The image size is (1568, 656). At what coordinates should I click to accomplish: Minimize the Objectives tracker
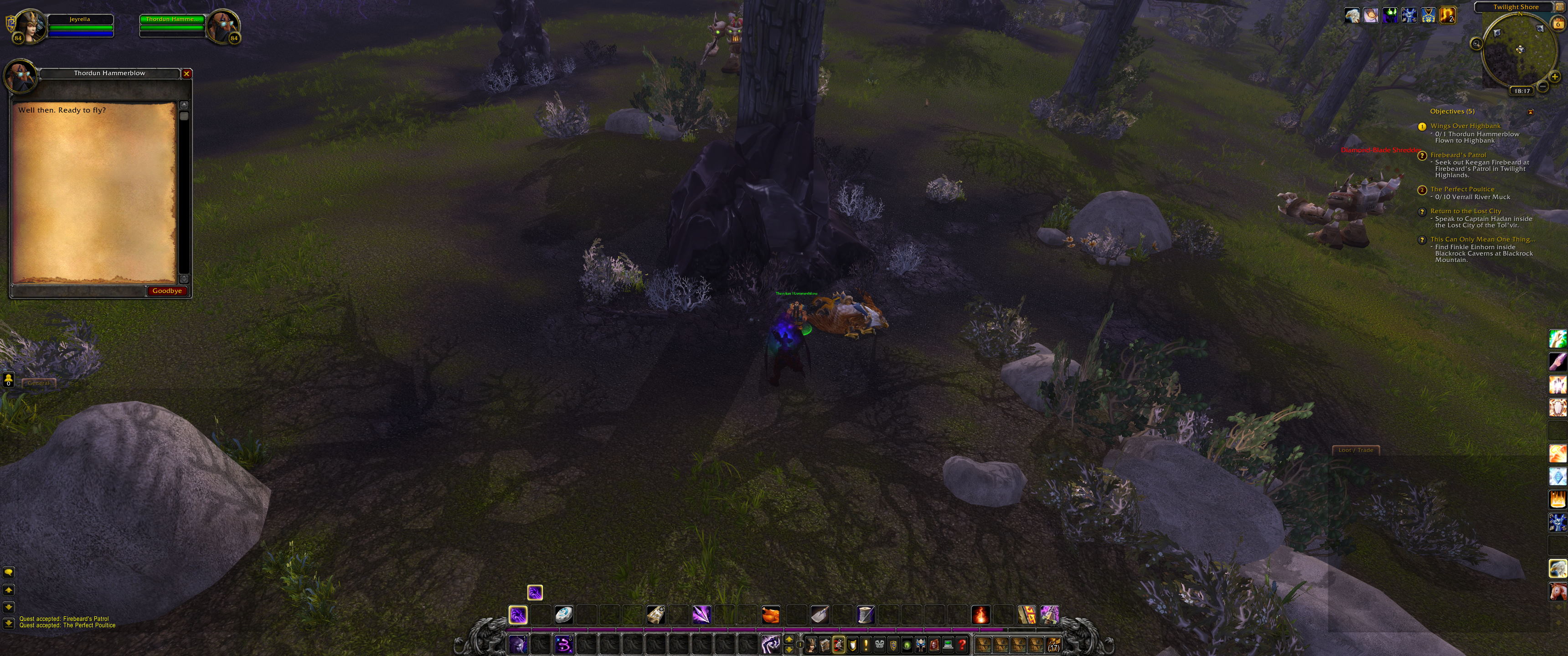tap(1530, 112)
